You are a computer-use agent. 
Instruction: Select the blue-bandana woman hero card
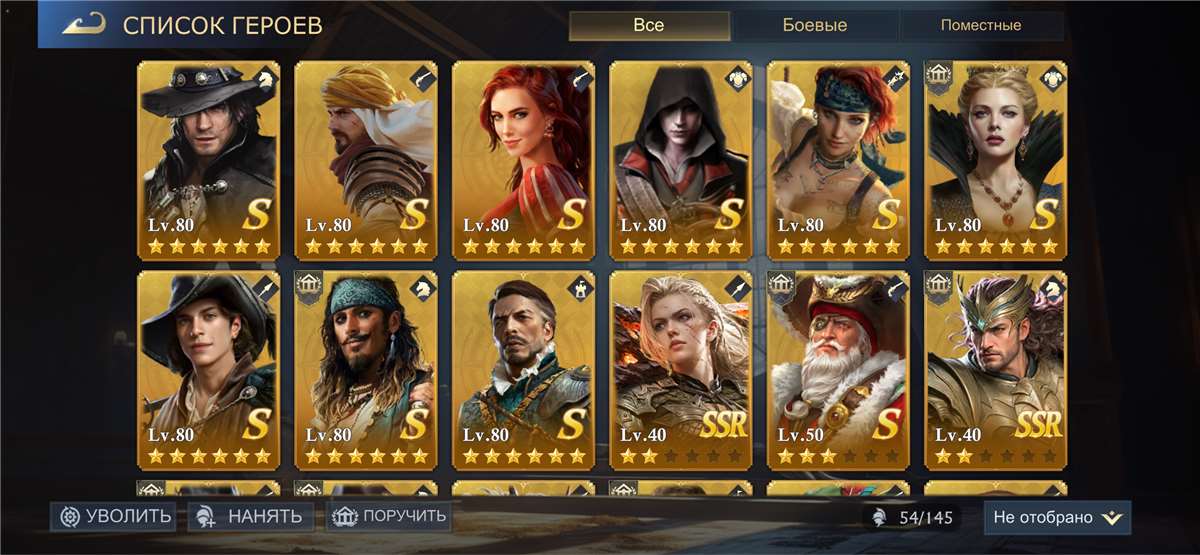click(x=838, y=160)
